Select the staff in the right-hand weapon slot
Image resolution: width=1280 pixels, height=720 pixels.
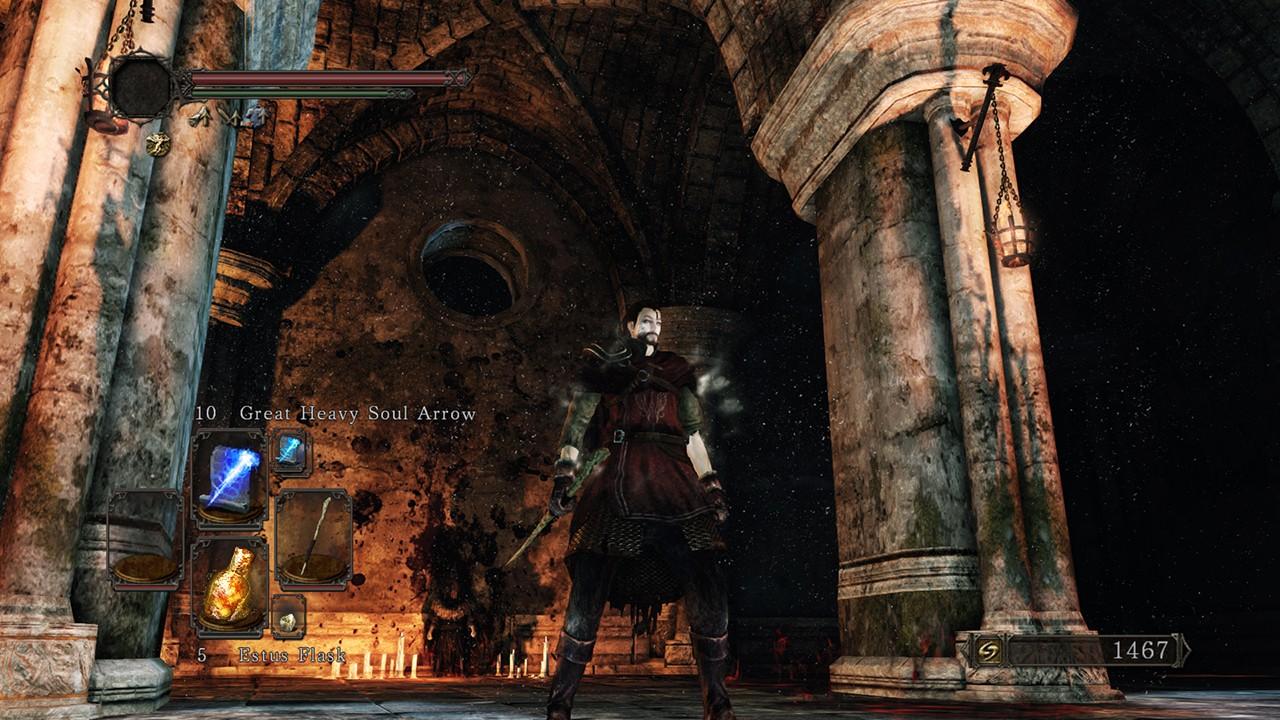[313, 537]
